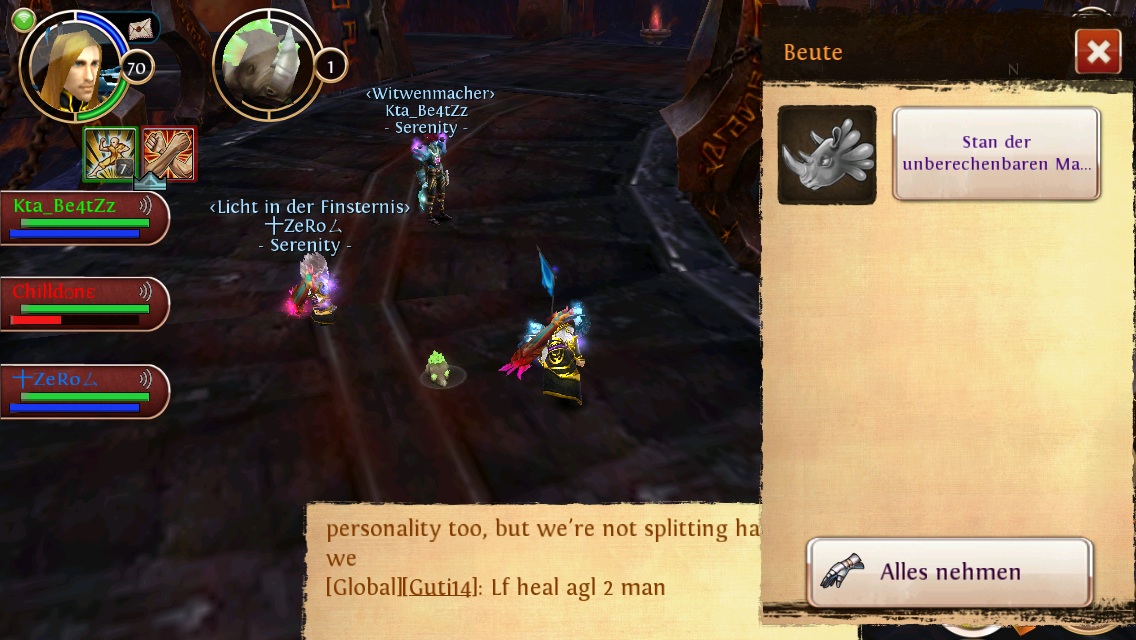Open player Guti14's name link in chat
This screenshot has height=640, width=1136.
(x=439, y=587)
